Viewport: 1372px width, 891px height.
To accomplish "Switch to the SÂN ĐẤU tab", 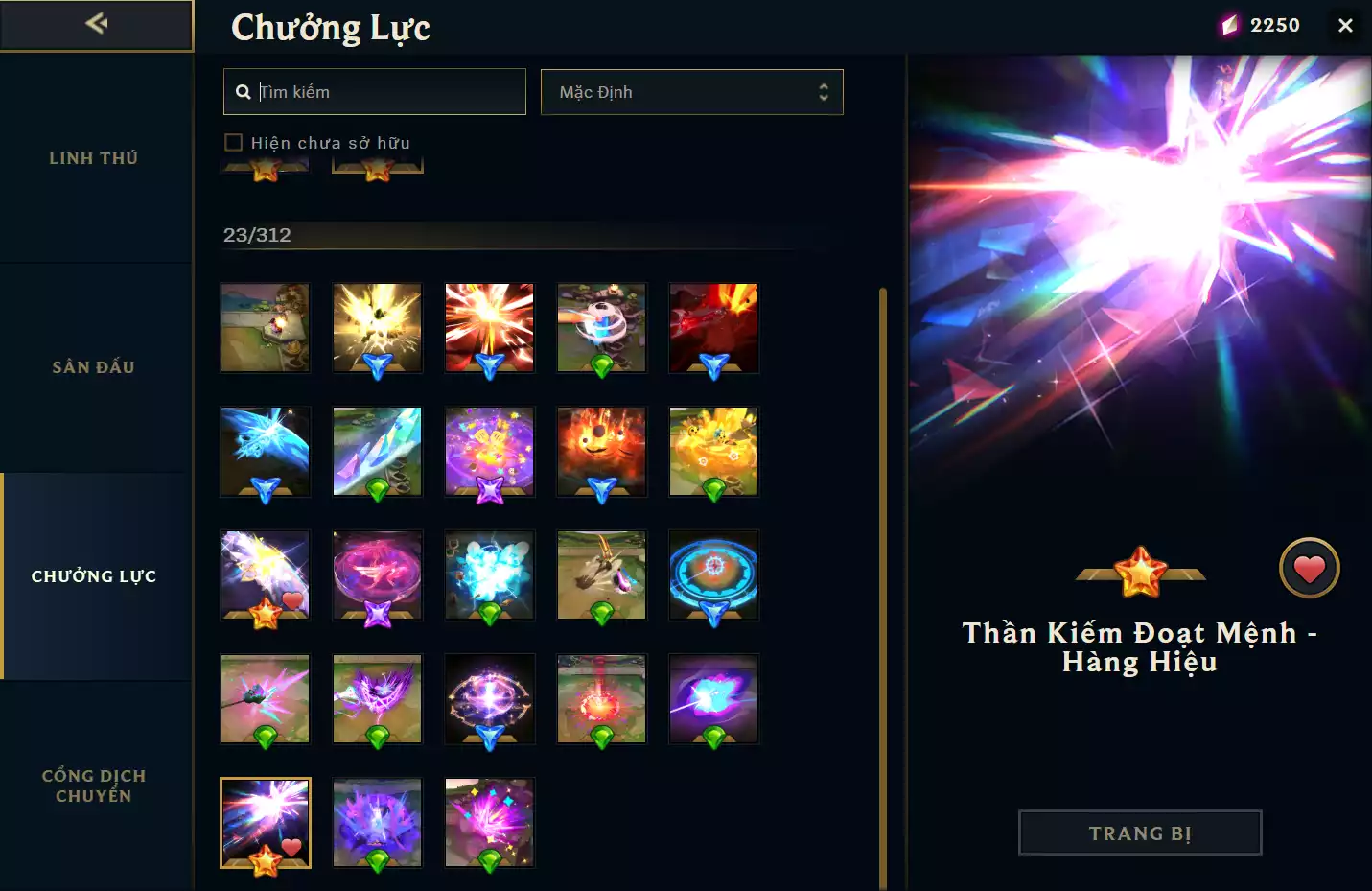I will pyautogui.click(x=93, y=366).
